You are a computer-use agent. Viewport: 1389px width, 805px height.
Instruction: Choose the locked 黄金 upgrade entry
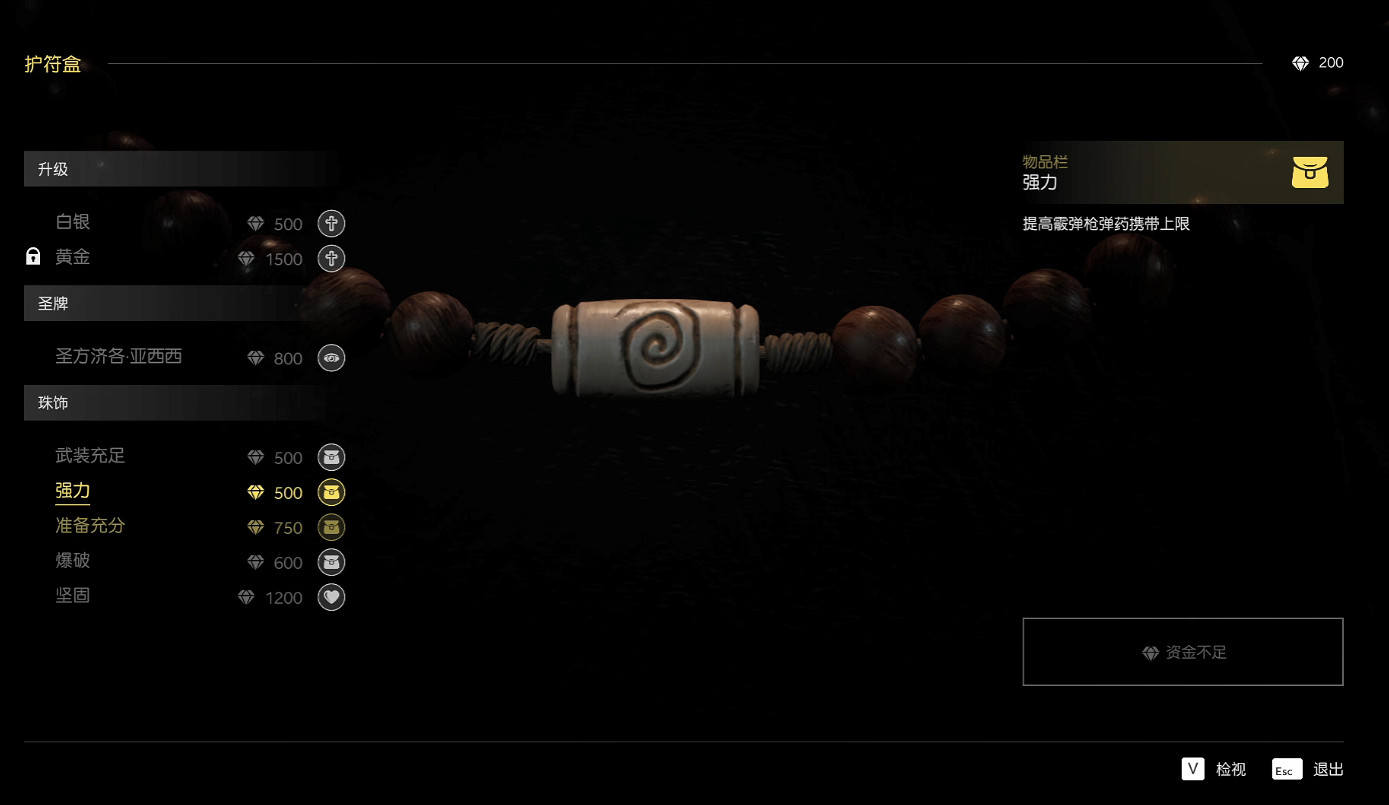coord(74,258)
